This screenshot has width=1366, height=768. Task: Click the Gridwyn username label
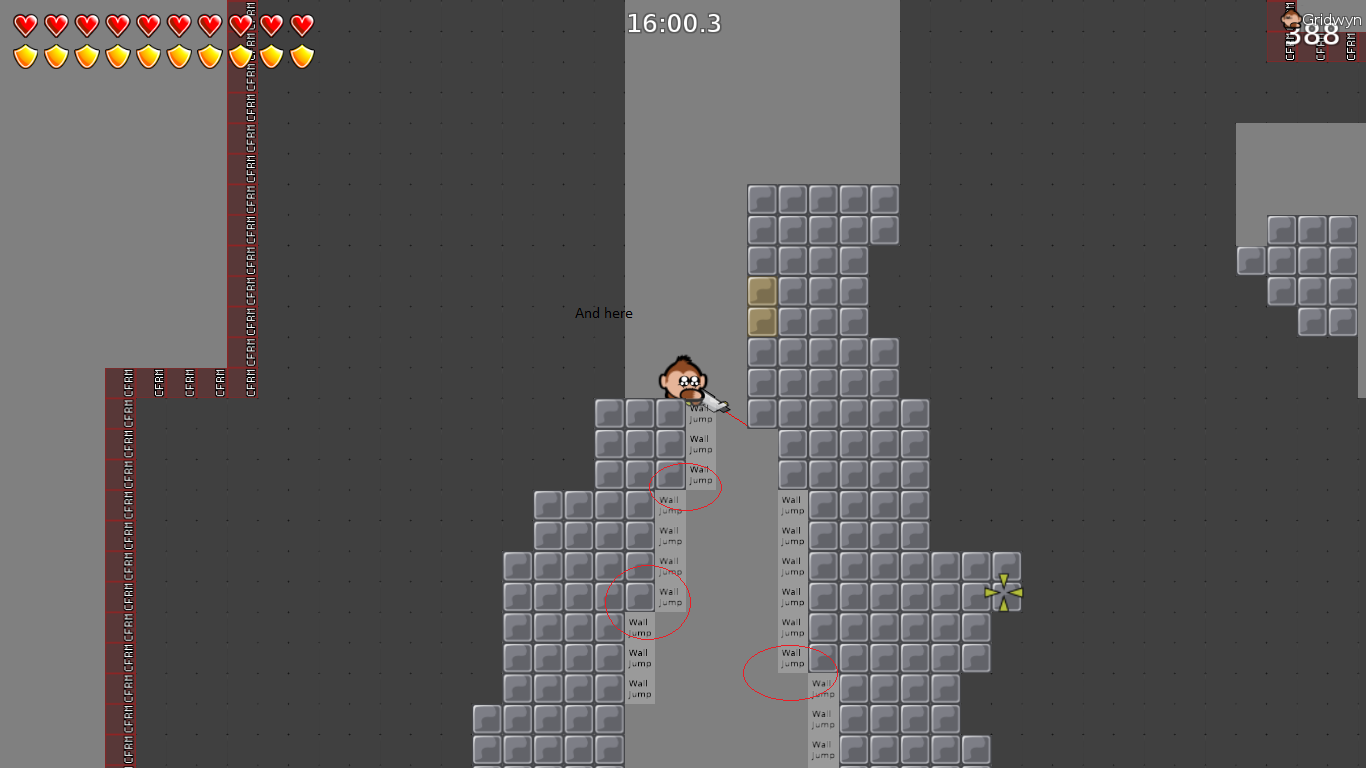(1330, 17)
